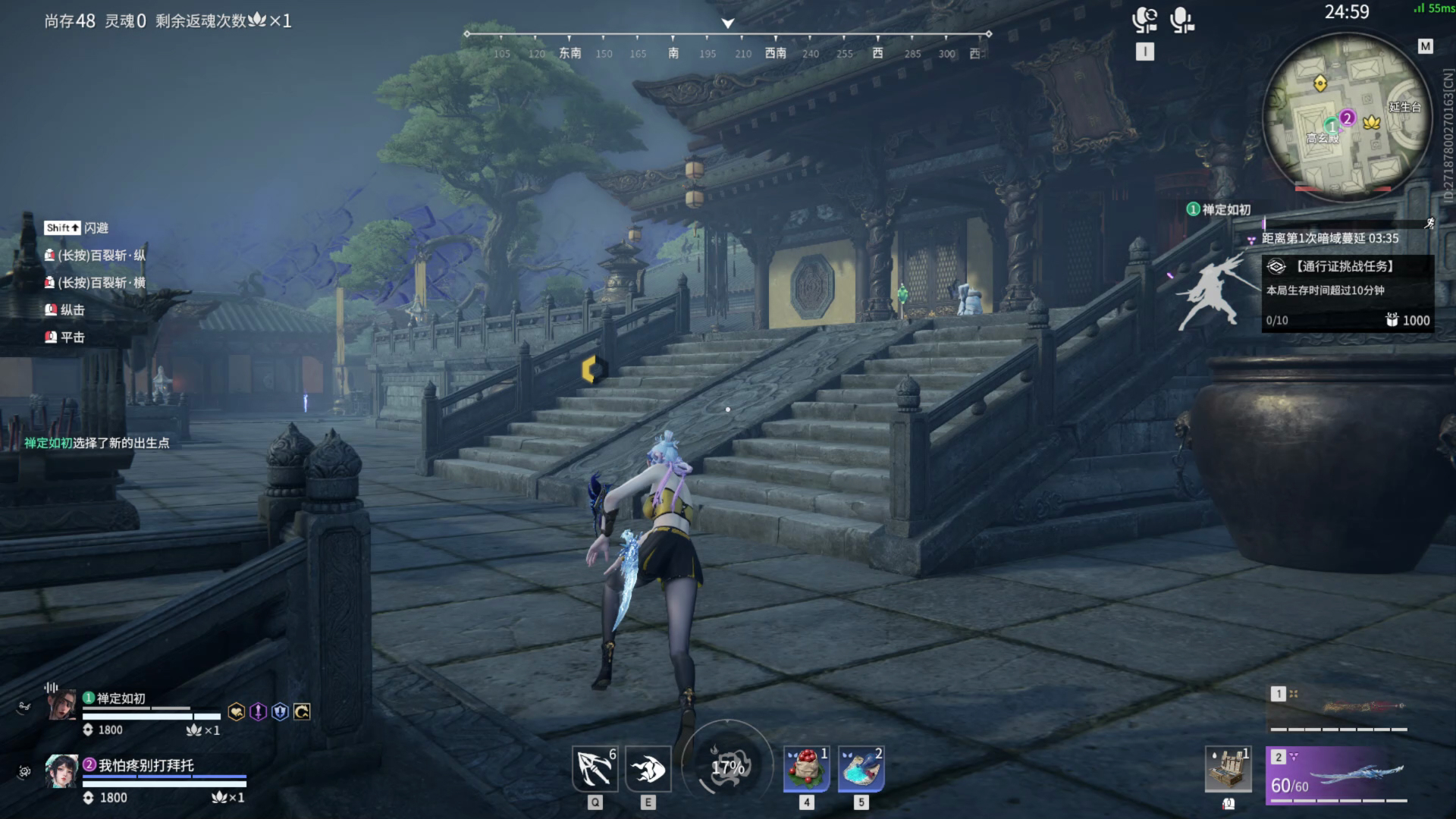Select the repair kit box slot
Screen dimensions: 1456x819
point(1228,769)
